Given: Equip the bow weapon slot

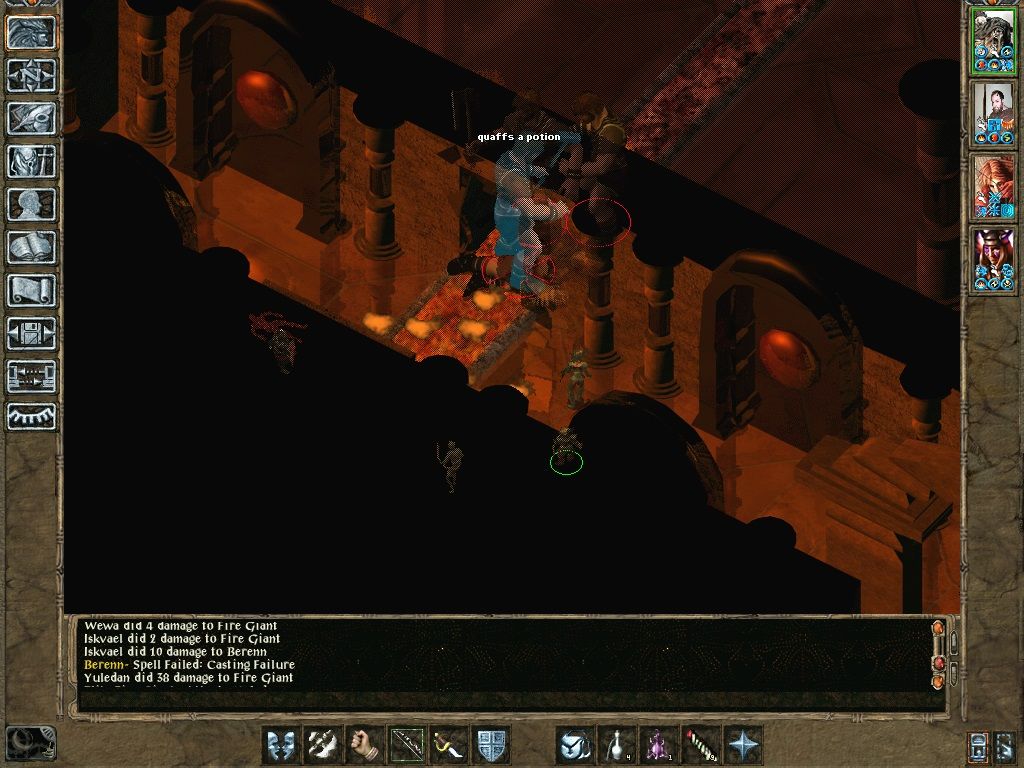Looking at the screenshot, I should pos(407,745).
